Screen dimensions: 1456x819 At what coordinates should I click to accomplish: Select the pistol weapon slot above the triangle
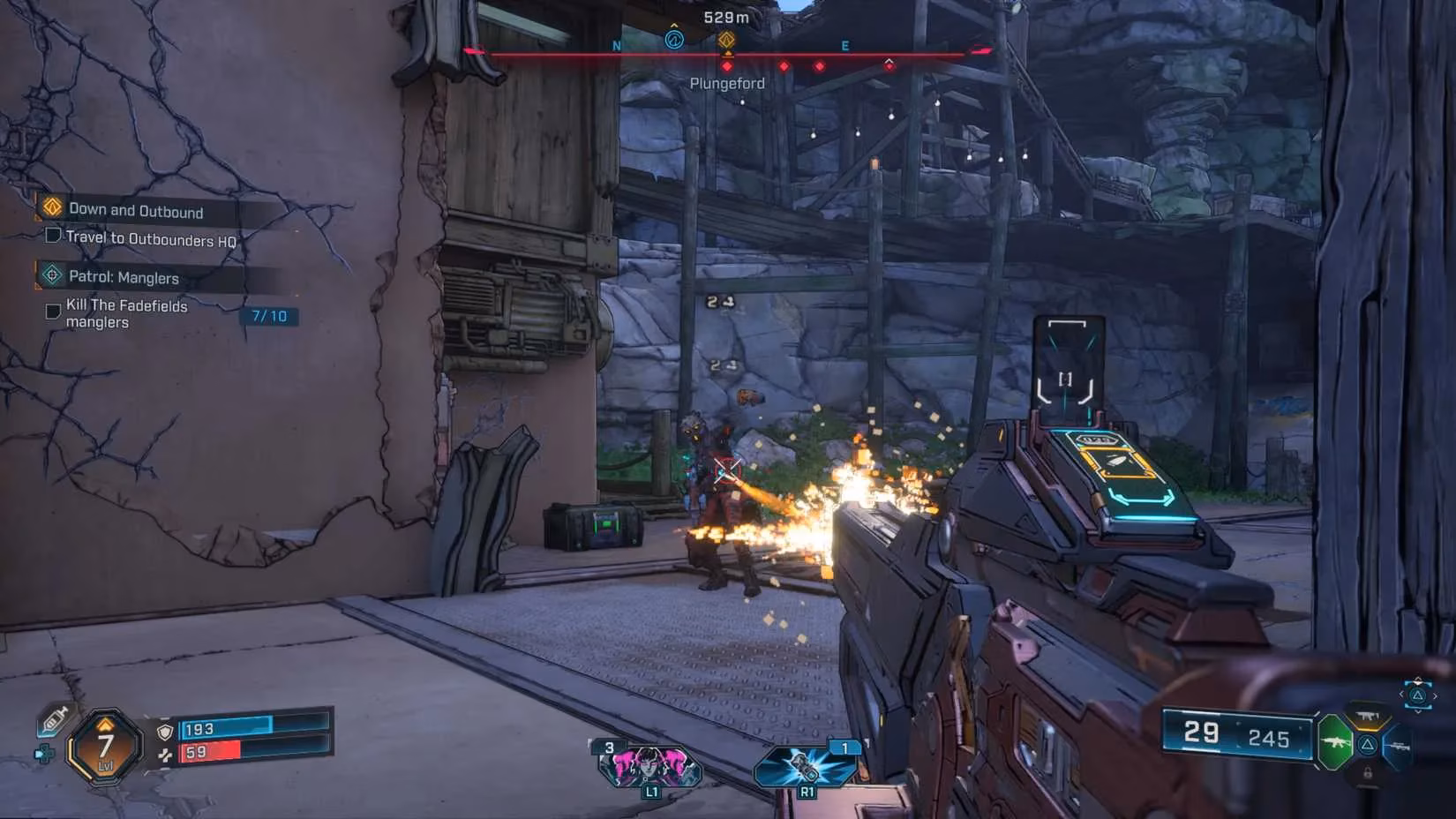tap(1367, 717)
